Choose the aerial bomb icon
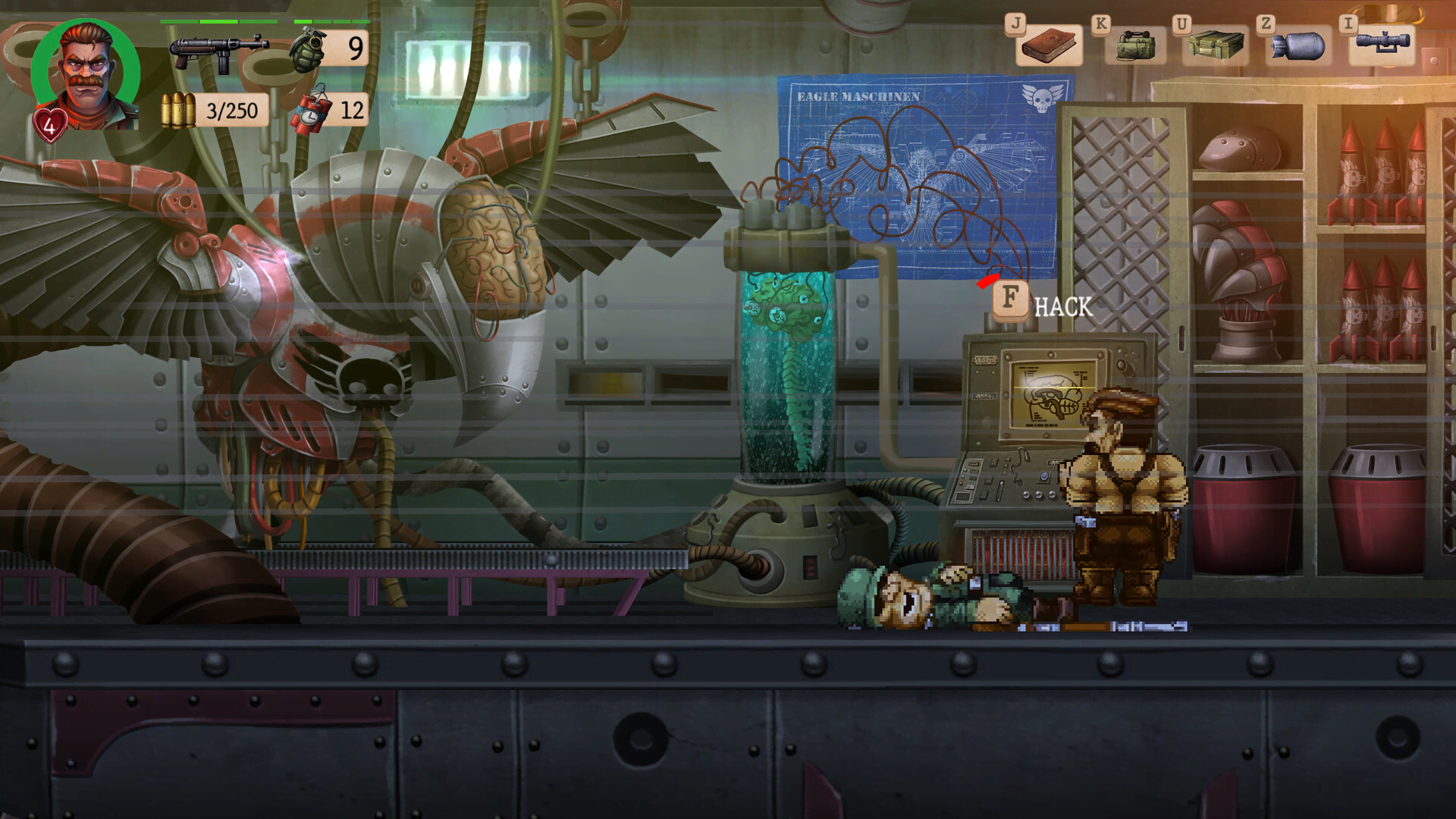1456x819 pixels. tap(1299, 45)
